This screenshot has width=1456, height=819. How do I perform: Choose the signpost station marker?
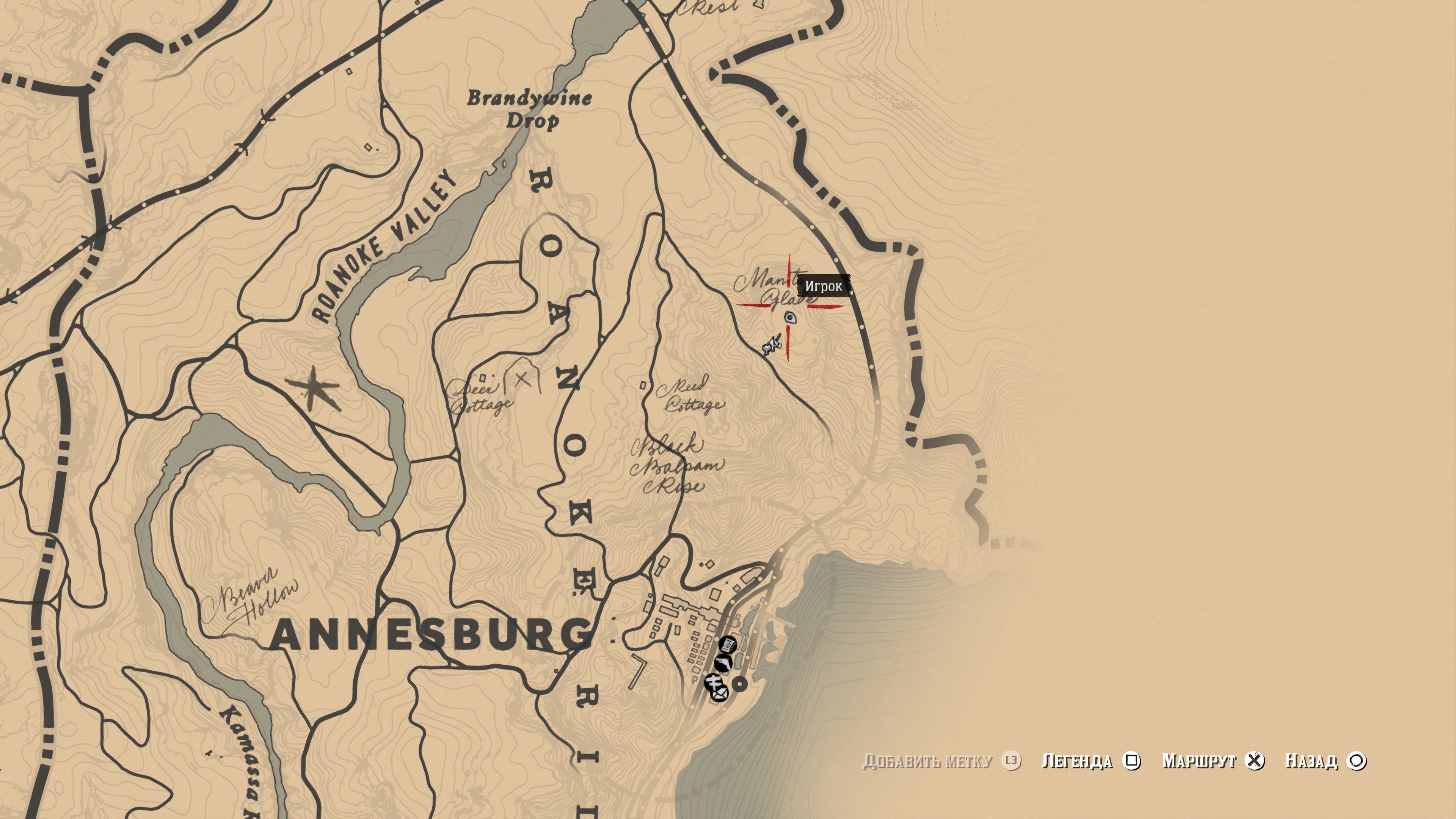point(712,683)
